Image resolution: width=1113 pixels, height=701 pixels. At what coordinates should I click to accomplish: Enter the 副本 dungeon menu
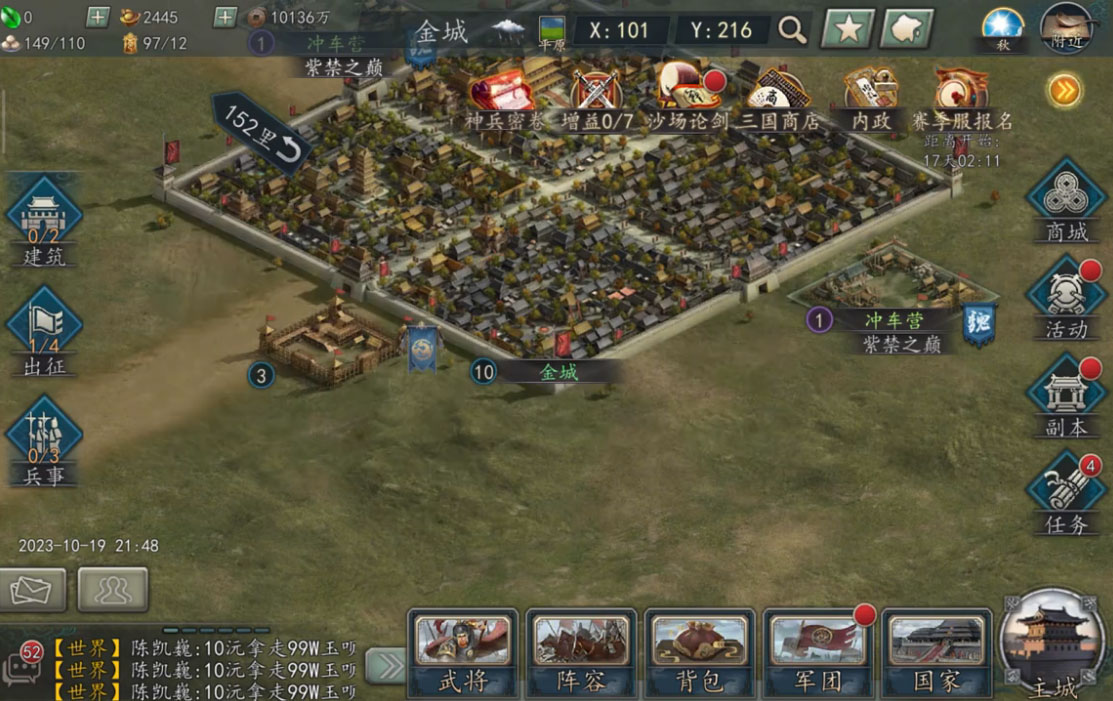point(1066,395)
